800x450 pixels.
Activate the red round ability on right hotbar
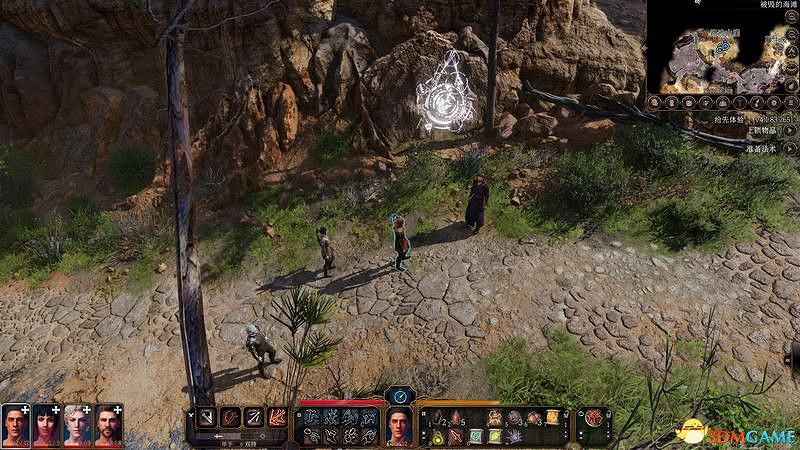point(594,418)
